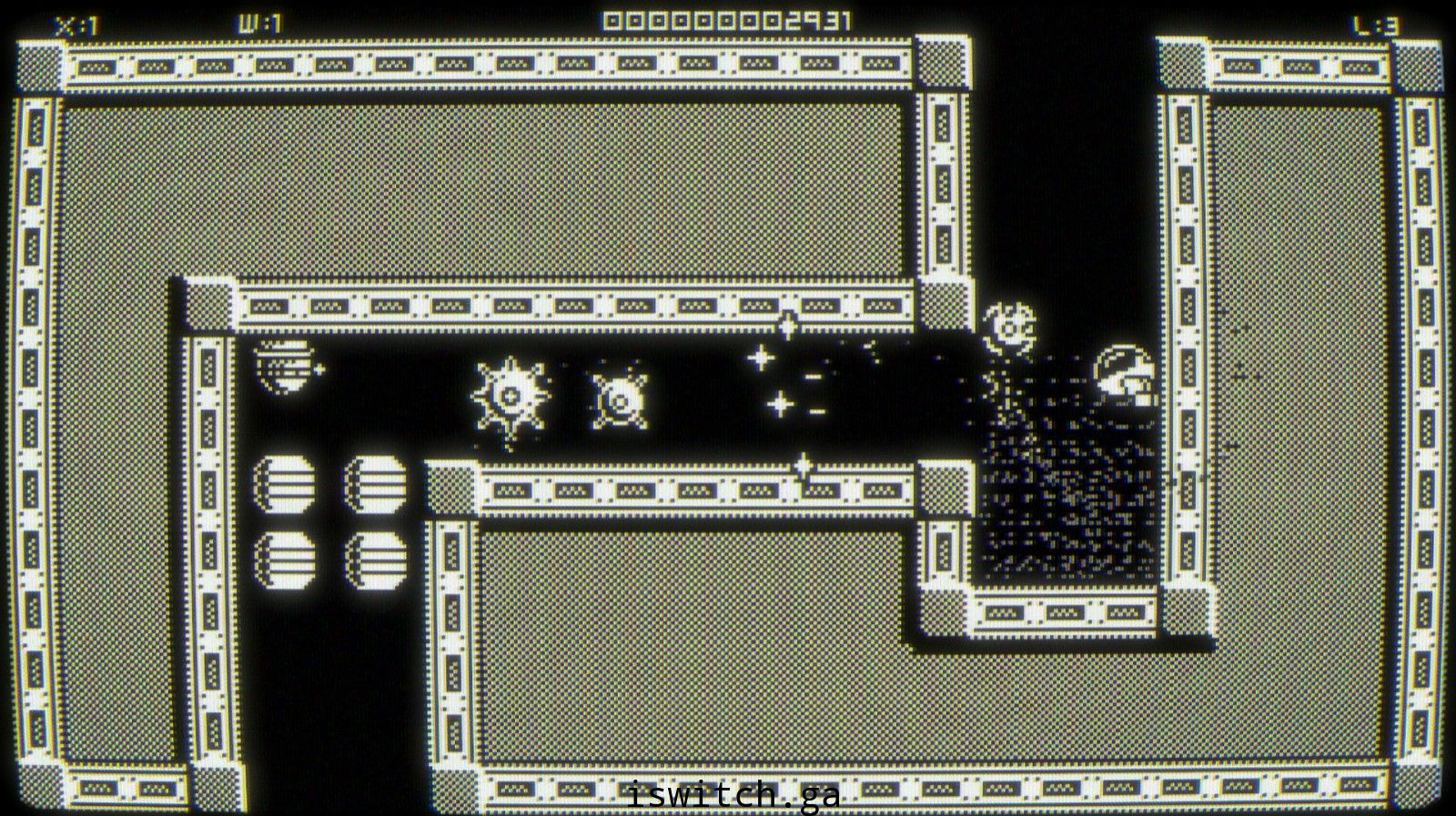
Task: Open the iswitch.ga watermark link
Action: click(733, 795)
